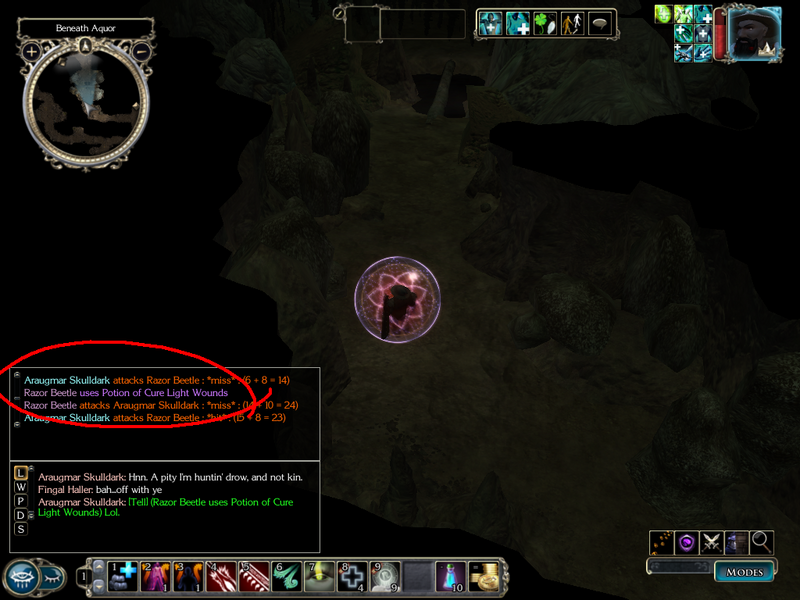
Task: Select the bearded character portrait
Action: click(x=755, y=33)
